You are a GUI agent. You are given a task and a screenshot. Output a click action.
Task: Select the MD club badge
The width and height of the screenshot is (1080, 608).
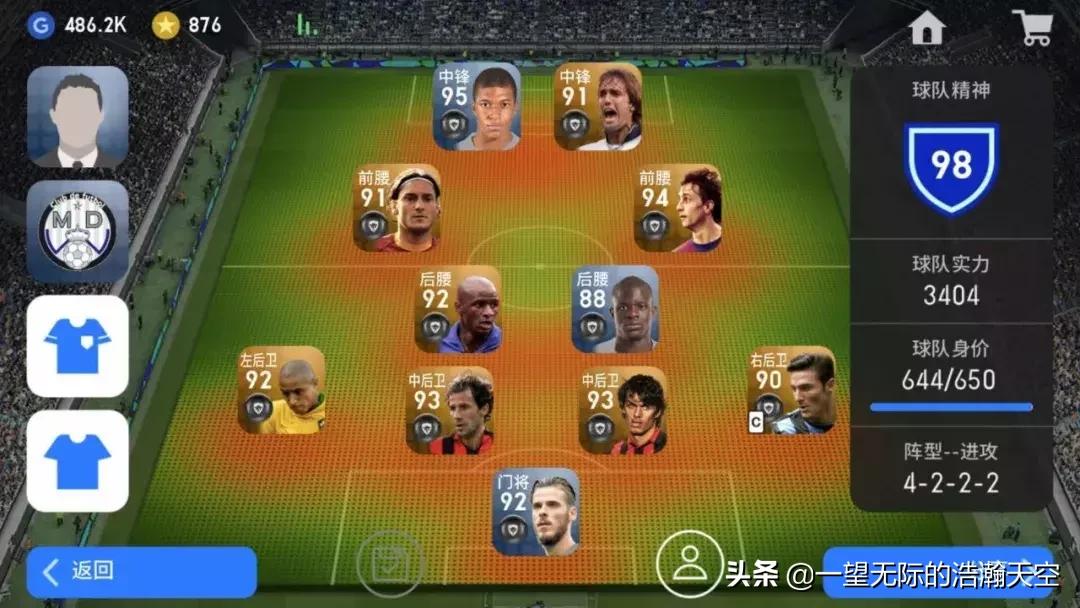(78, 232)
